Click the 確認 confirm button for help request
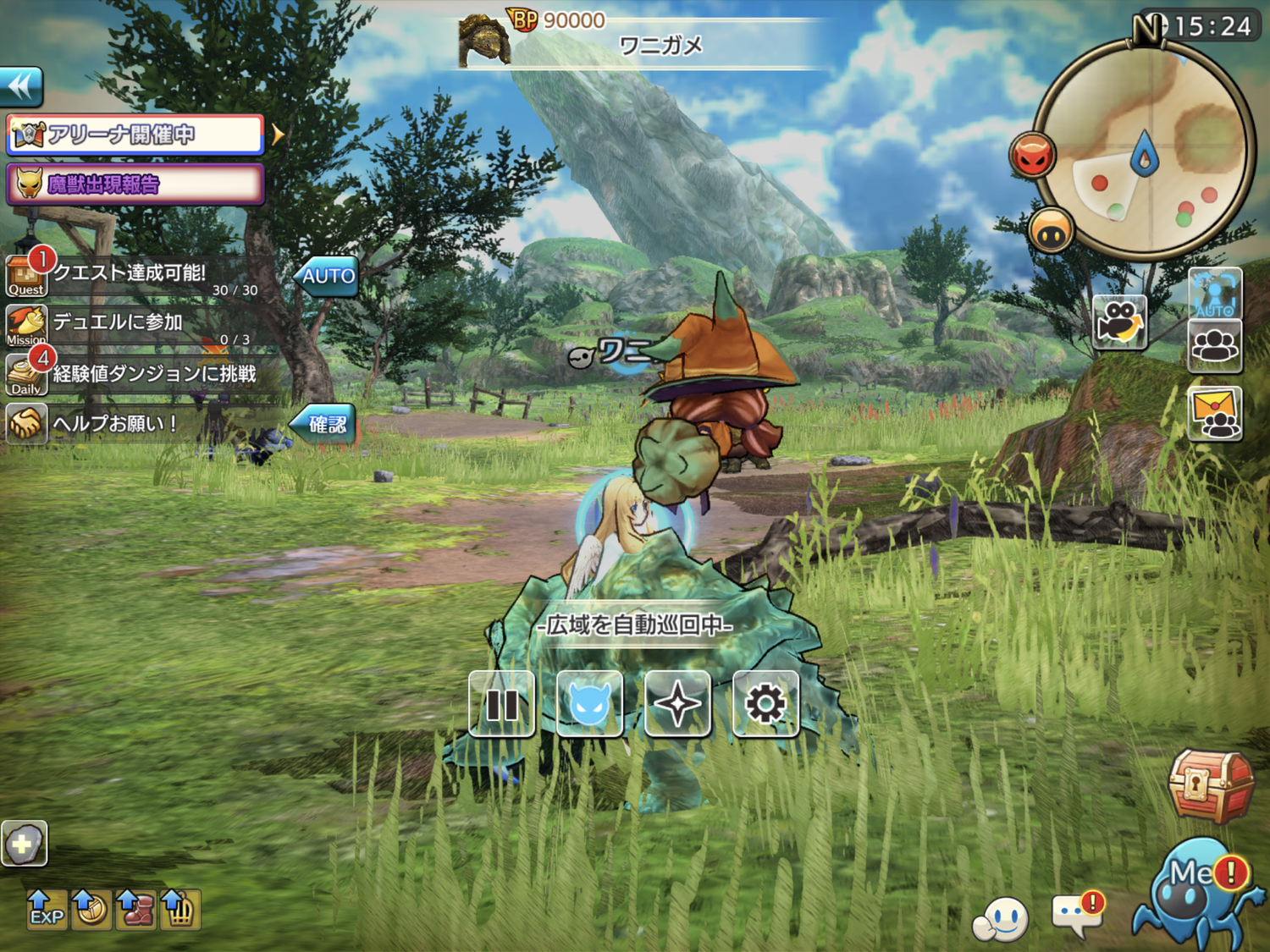This screenshot has height=952, width=1270. pyautogui.click(x=326, y=424)
